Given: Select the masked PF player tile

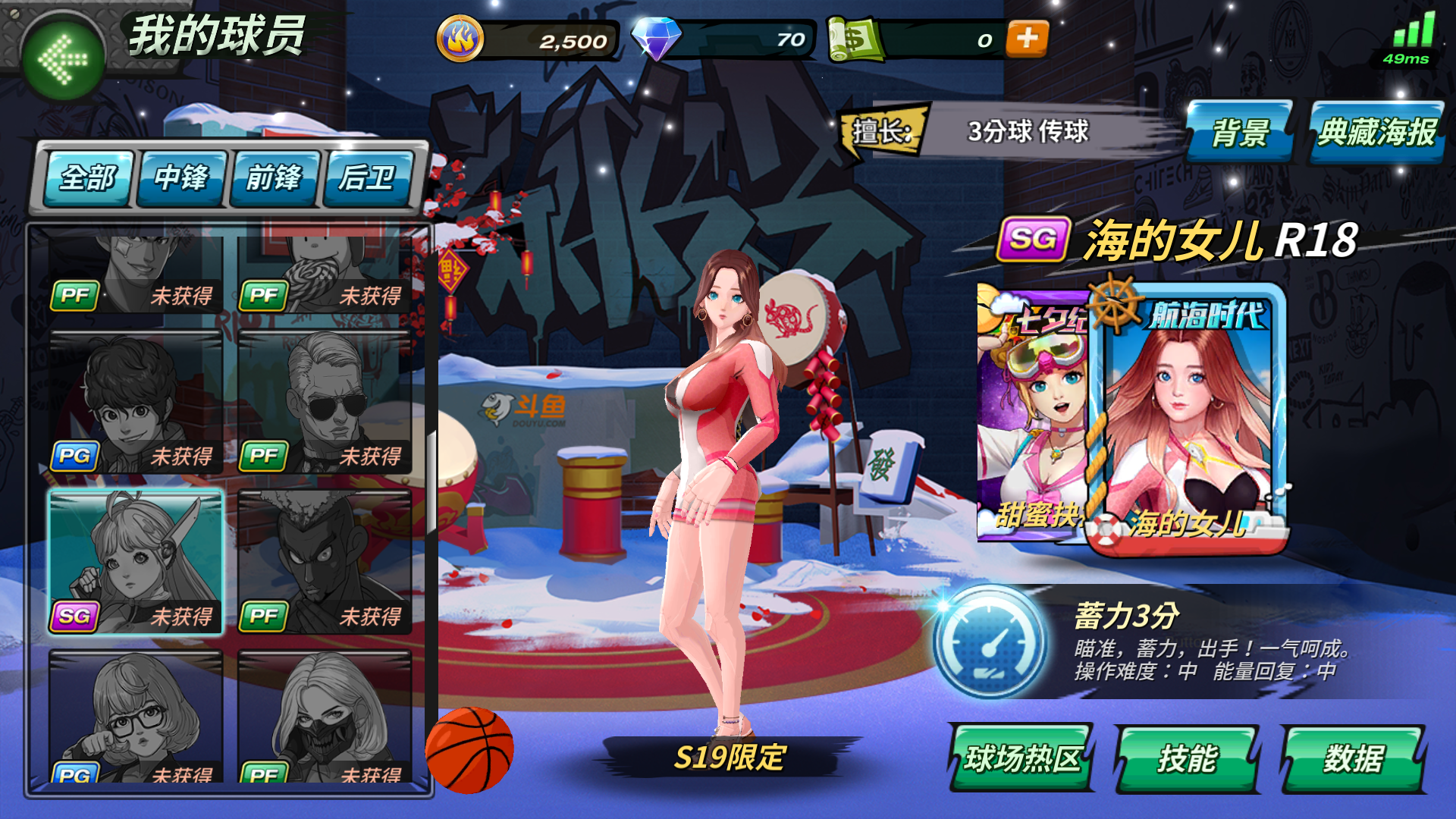Looking at the screenshot, I should pos(325,717).
